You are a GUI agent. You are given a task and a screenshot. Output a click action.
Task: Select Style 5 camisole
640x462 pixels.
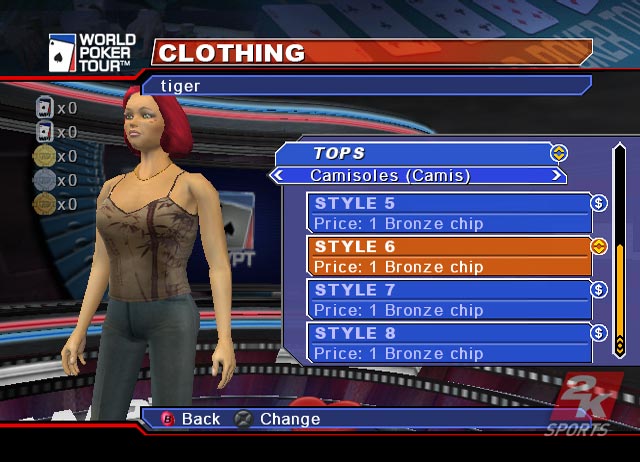[x=450, y=212]
